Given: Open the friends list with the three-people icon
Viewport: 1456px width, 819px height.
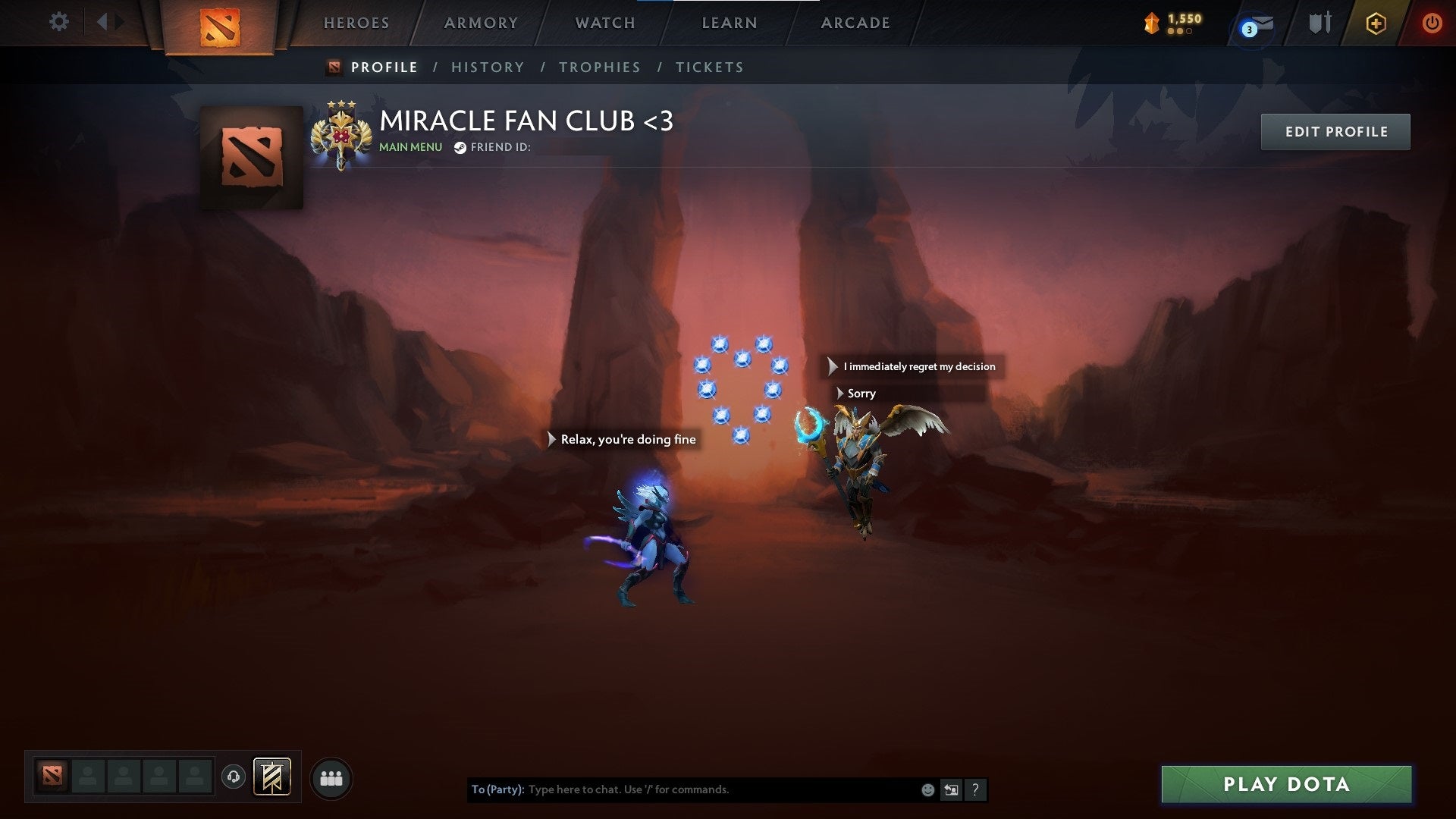Looking at the screenshot, I should 331,777.
